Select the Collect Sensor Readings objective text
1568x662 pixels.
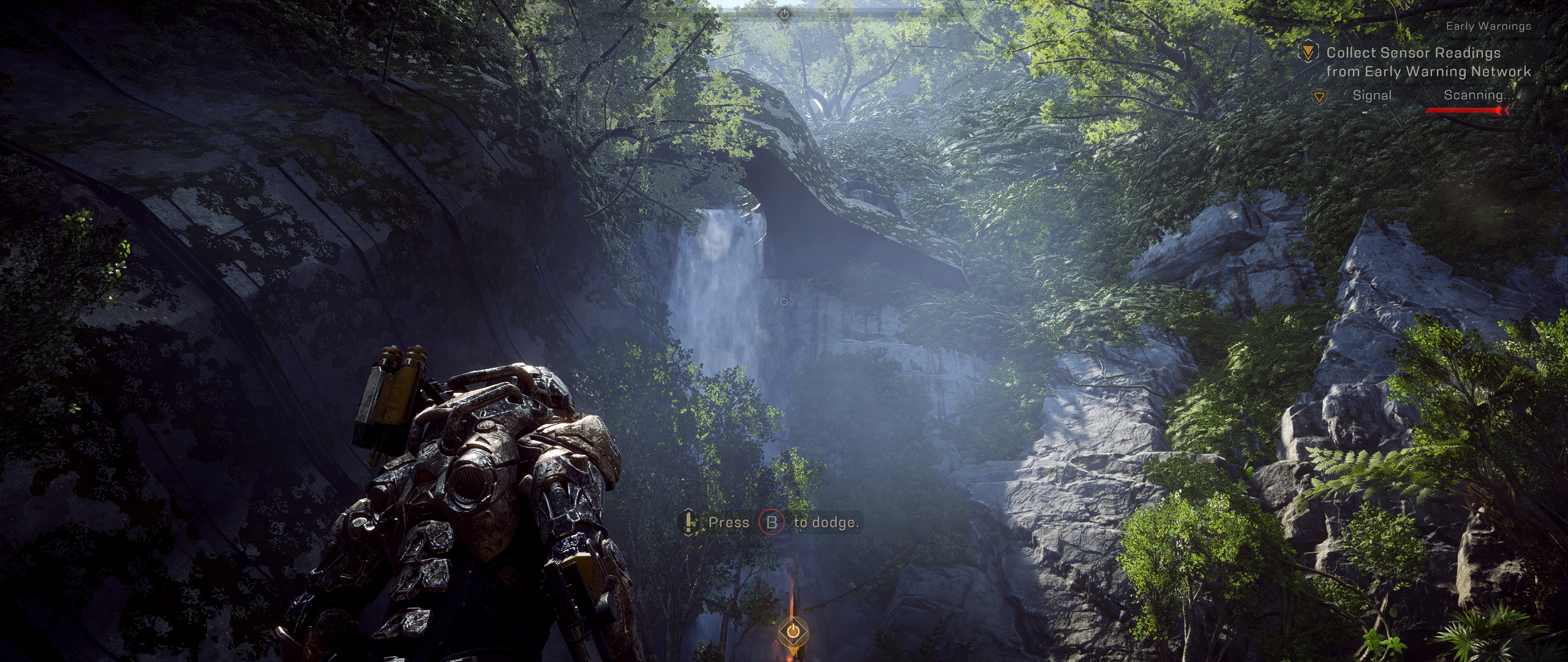[1428, 62]
